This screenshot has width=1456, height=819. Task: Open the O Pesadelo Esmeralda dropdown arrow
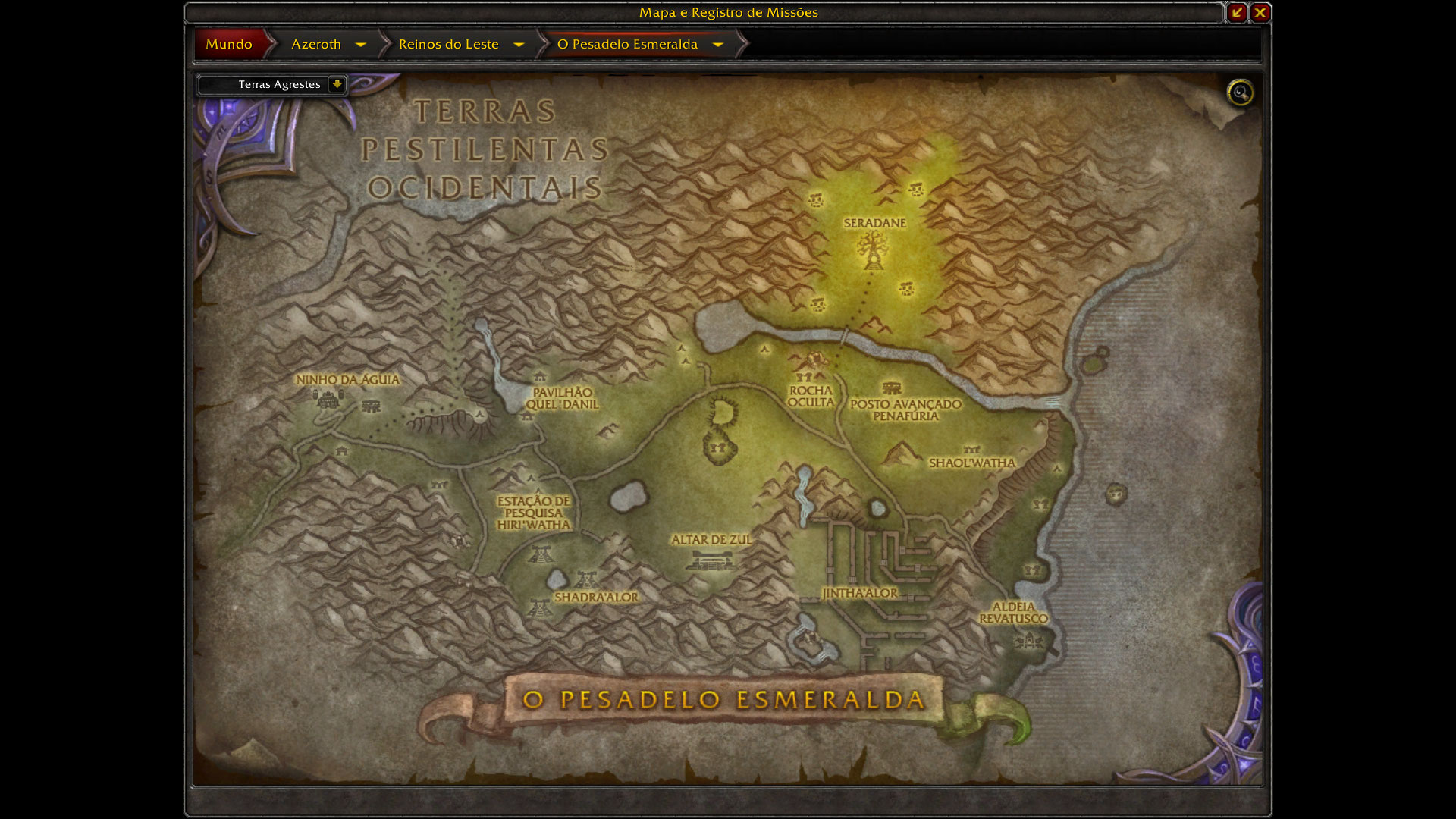[x=717, y=45]
